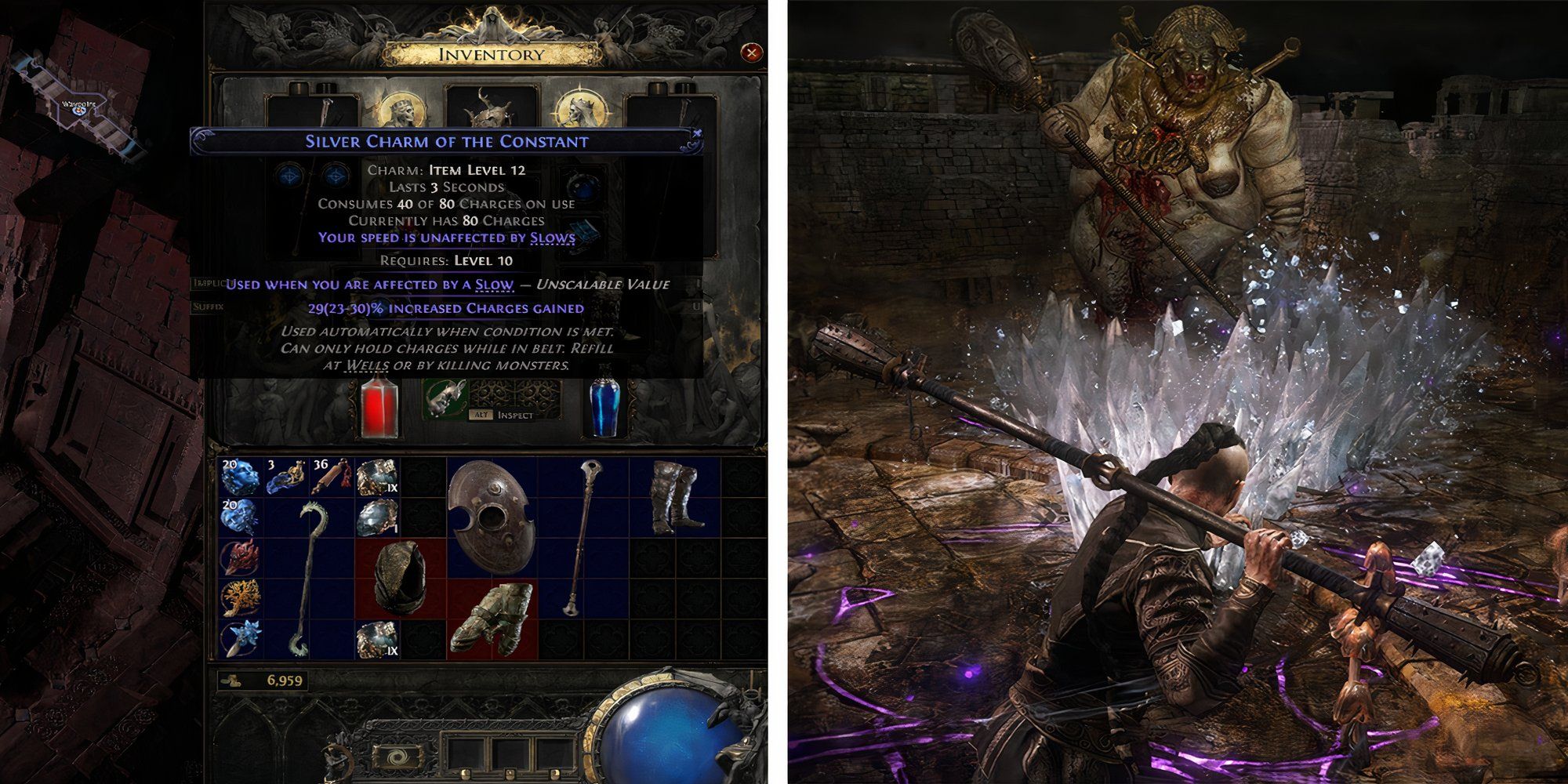Close the Silver Charm tooltip
This screenshot has width=1568, height=784.
[696, 133]
